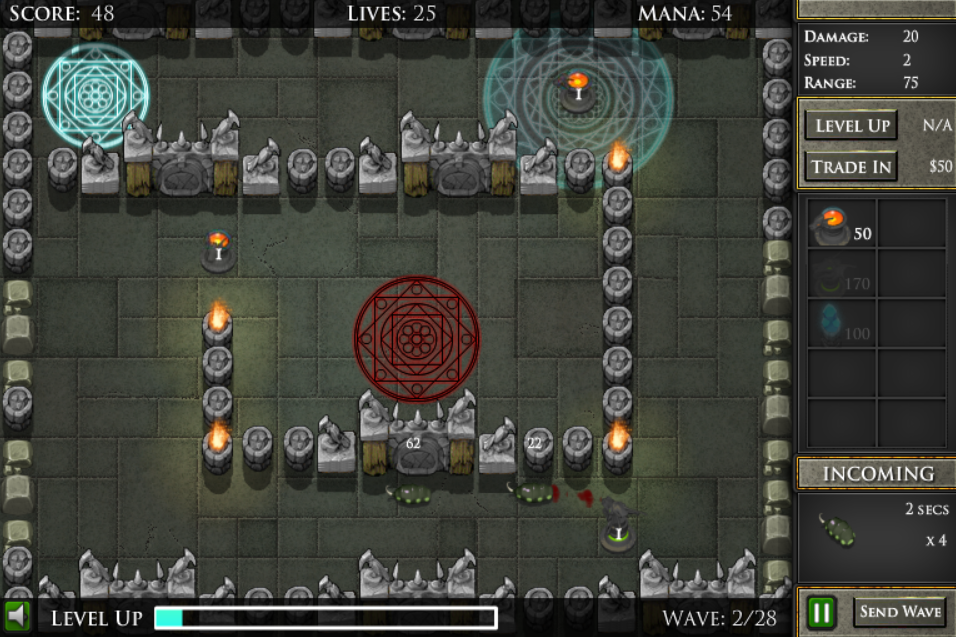Send the next wave early
The width and height of the screenshot is (956, 637).
click(900, 611)
